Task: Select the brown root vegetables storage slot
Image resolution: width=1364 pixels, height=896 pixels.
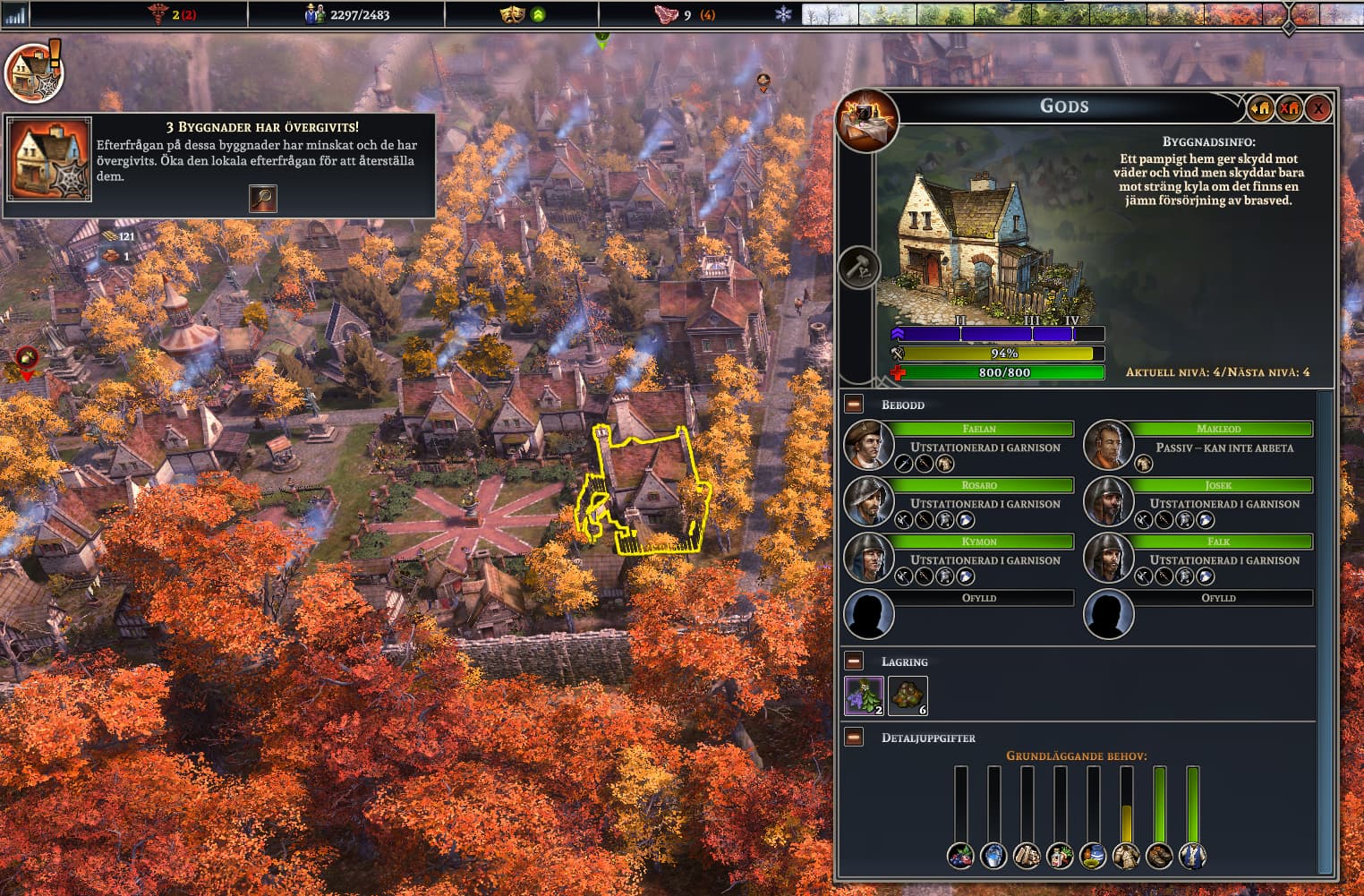Action: coord(908,695)
